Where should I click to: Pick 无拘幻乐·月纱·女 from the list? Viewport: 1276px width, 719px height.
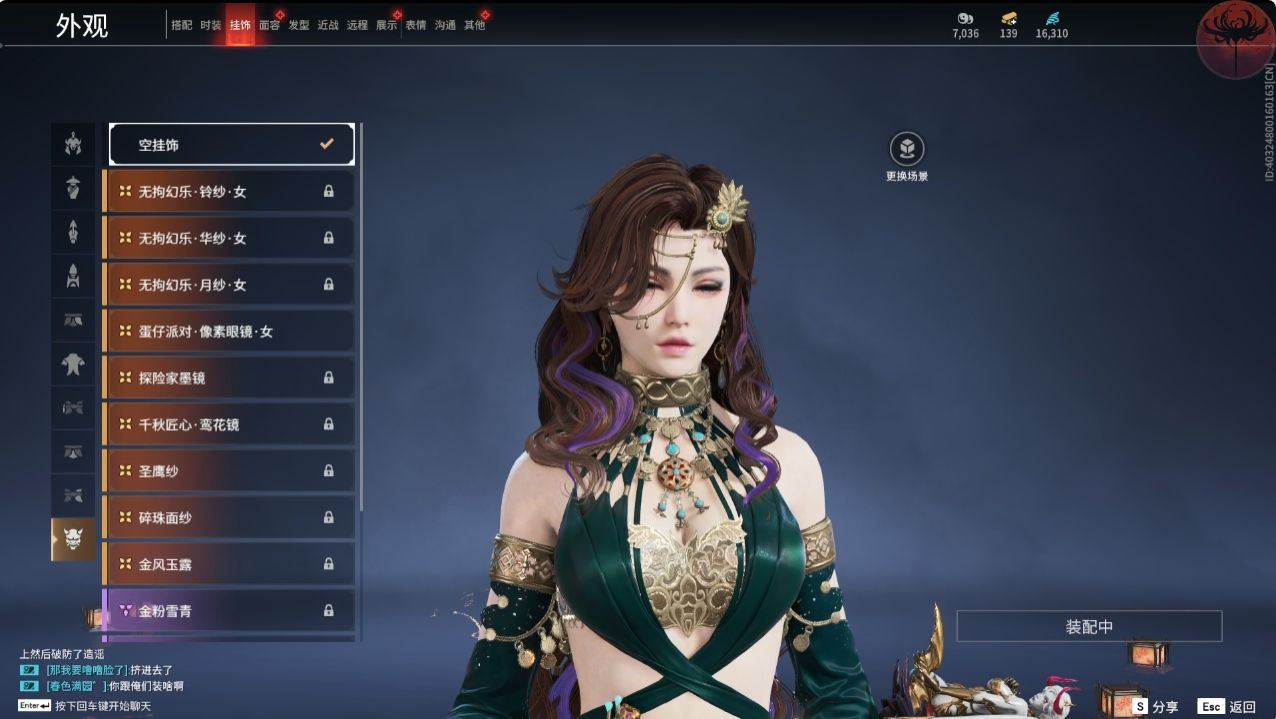tap(230, 284)
